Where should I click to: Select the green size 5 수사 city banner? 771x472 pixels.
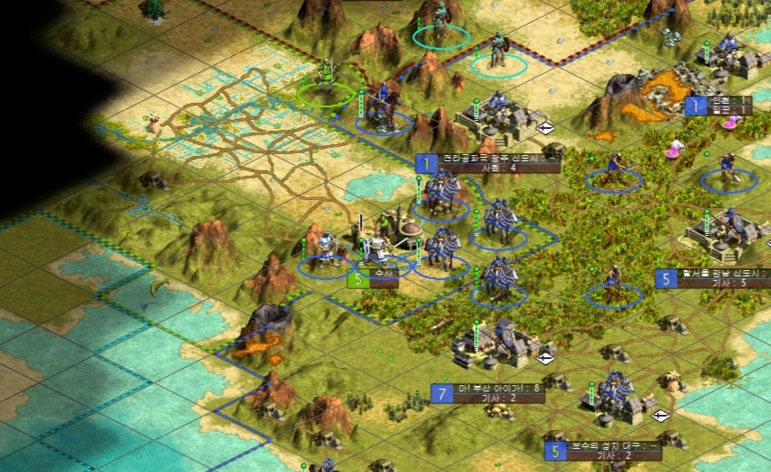click(373, 281)
